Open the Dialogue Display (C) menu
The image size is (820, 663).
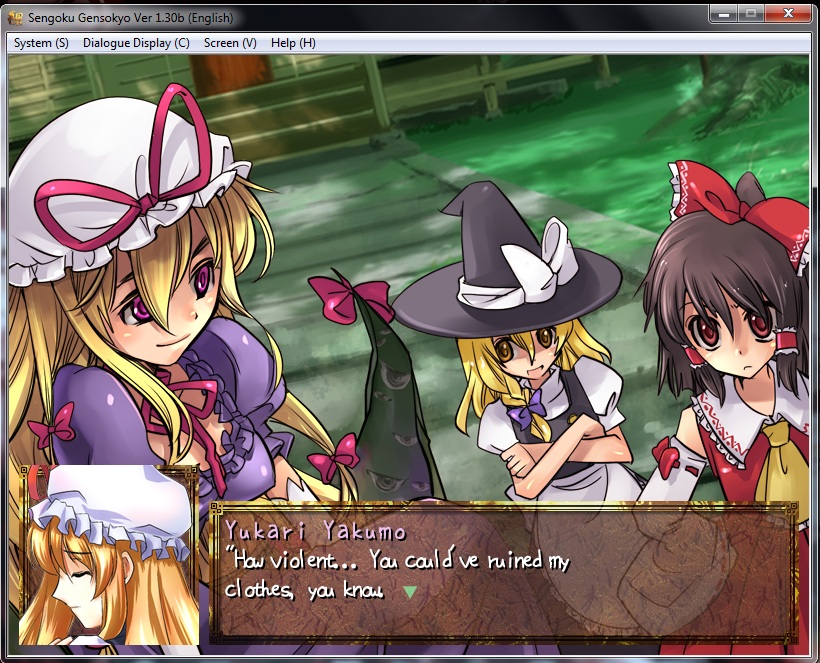tap(136, 43)
